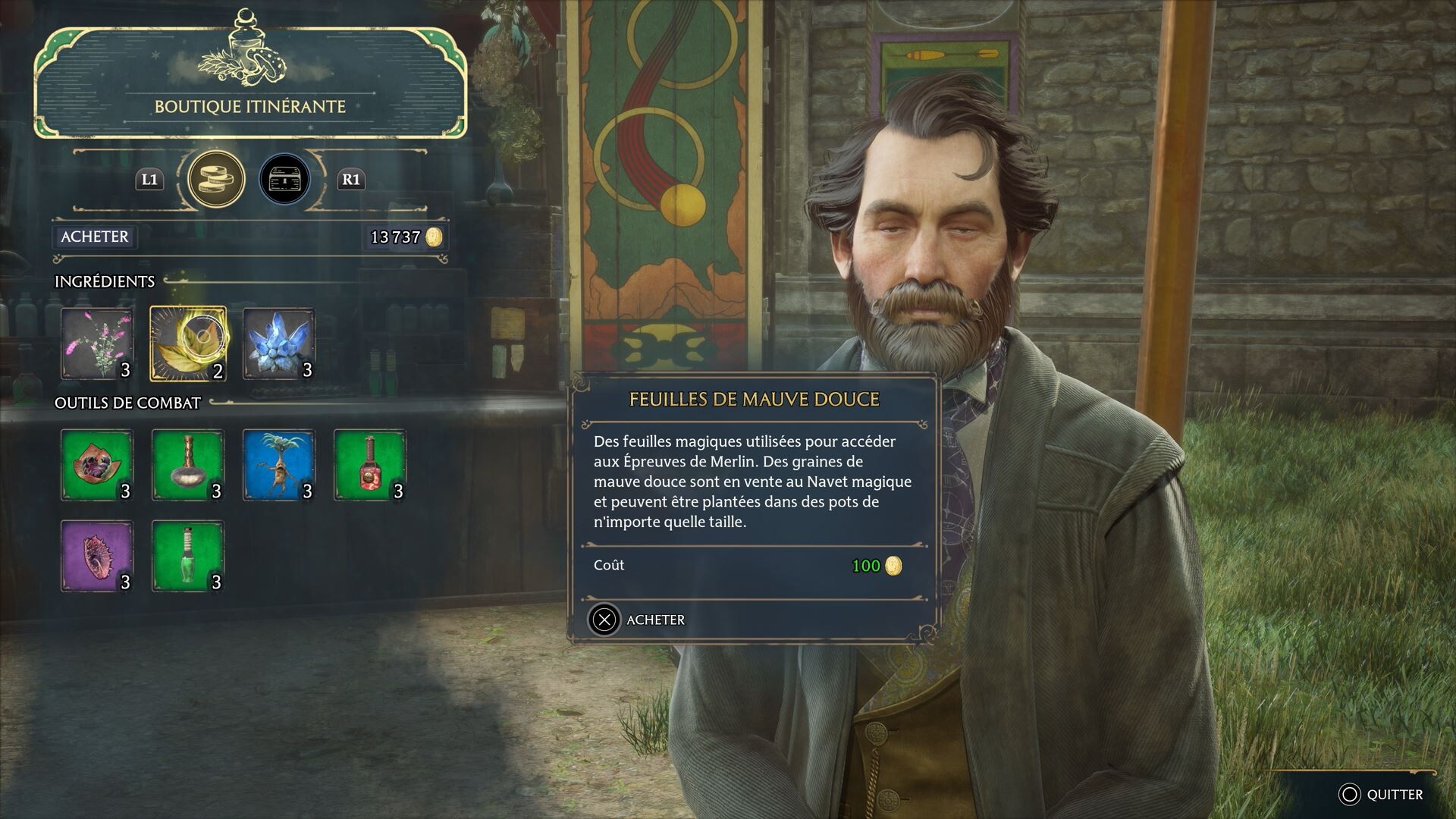Choose the blue crystal cluster ingredient
Image resolution: width=1456 pixels, height=819 pixels.
(279, 343)
